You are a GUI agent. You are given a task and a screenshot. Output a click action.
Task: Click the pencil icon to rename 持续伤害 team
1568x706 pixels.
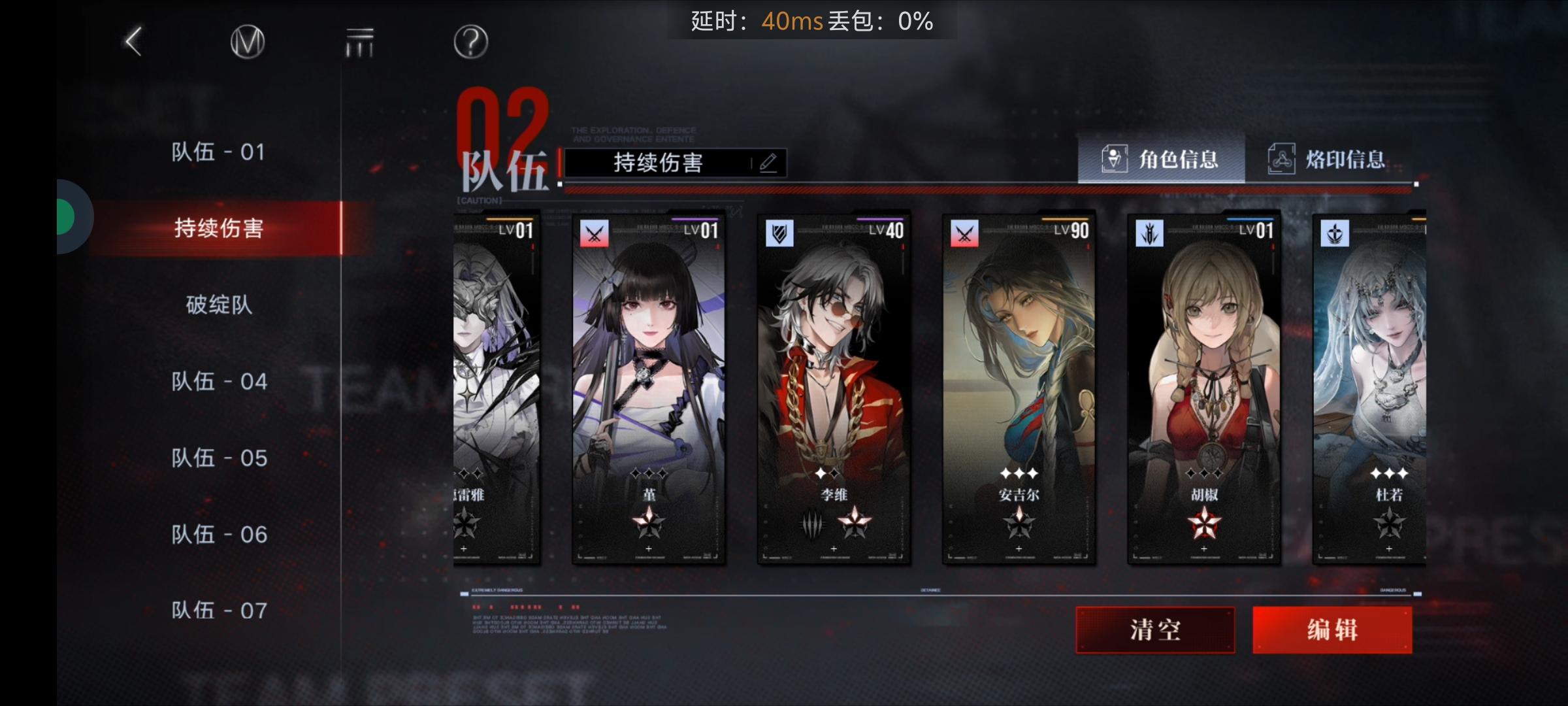tap(770, 163)
